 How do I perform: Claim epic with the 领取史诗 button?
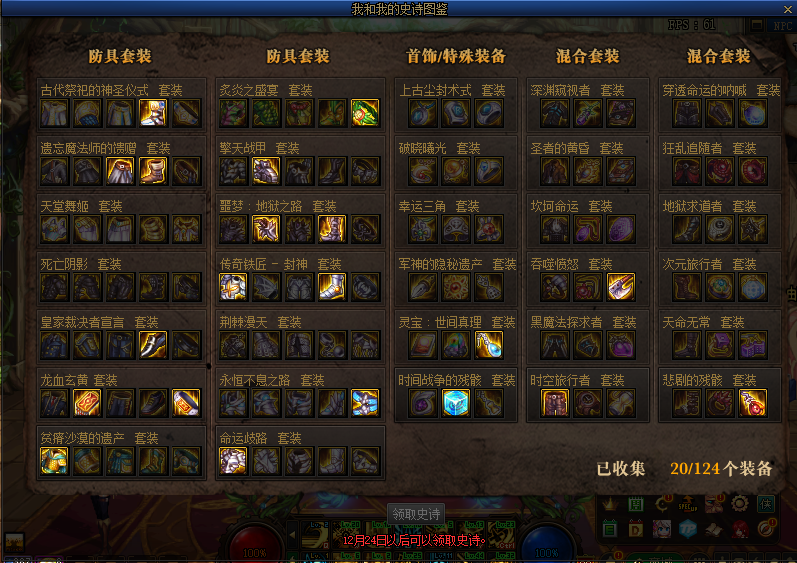pos(416,514)
